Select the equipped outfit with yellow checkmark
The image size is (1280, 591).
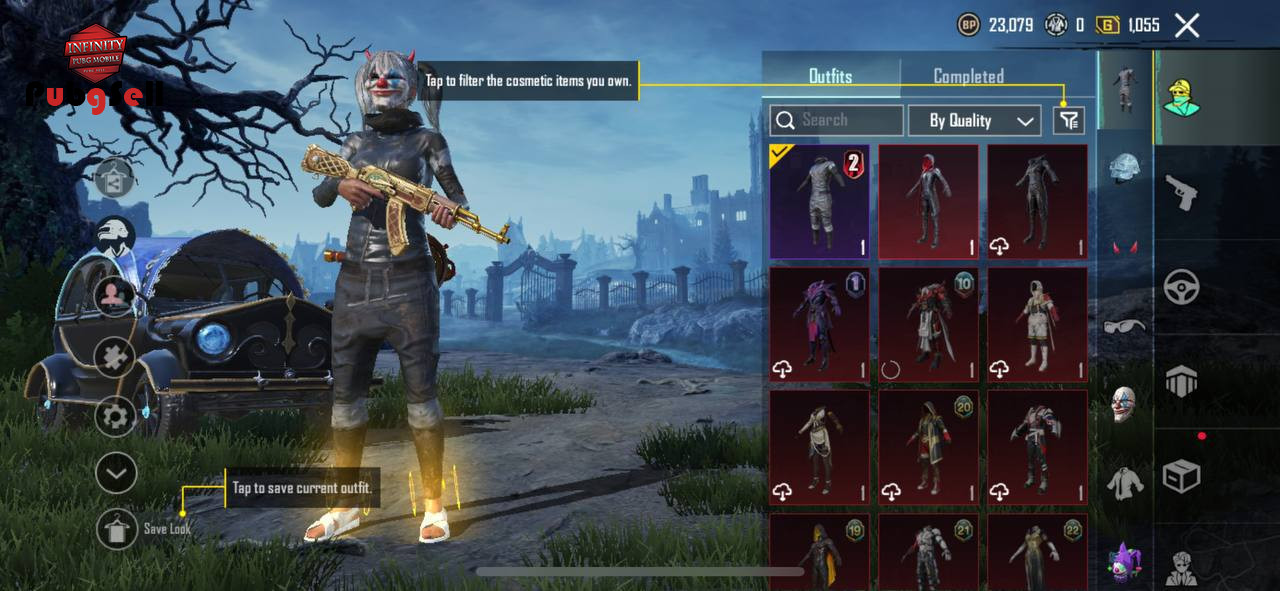point(819,202)
